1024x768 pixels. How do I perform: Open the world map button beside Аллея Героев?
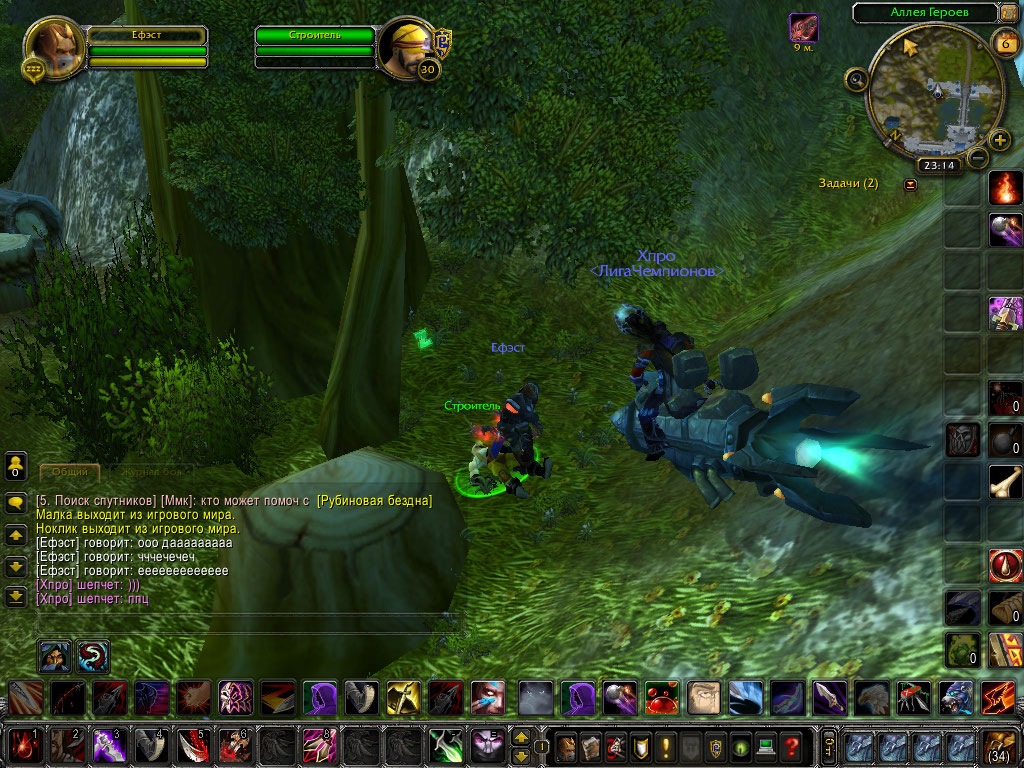(1007, 13)
